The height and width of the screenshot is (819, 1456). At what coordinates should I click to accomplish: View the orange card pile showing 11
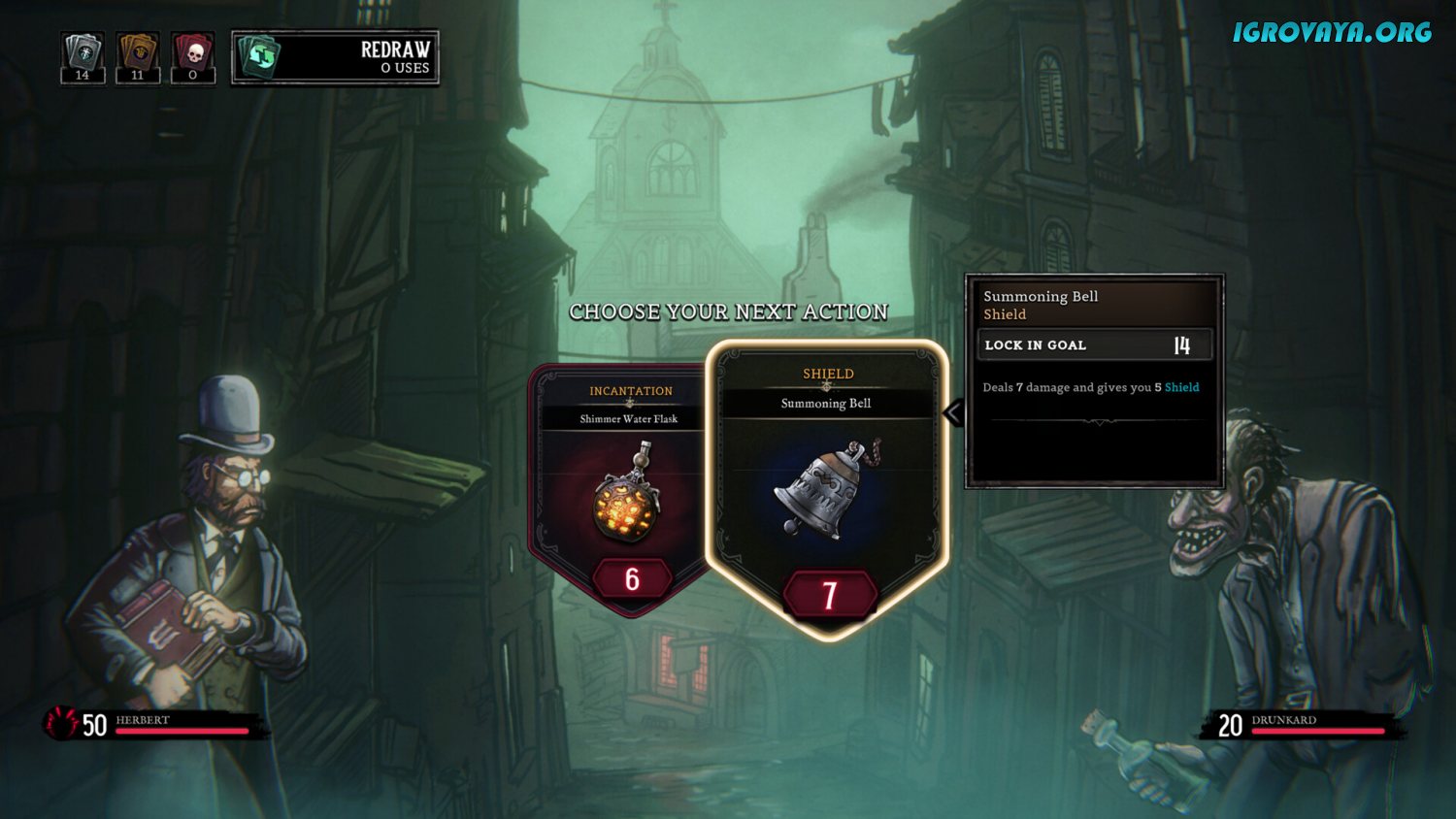tap(137, 57)
